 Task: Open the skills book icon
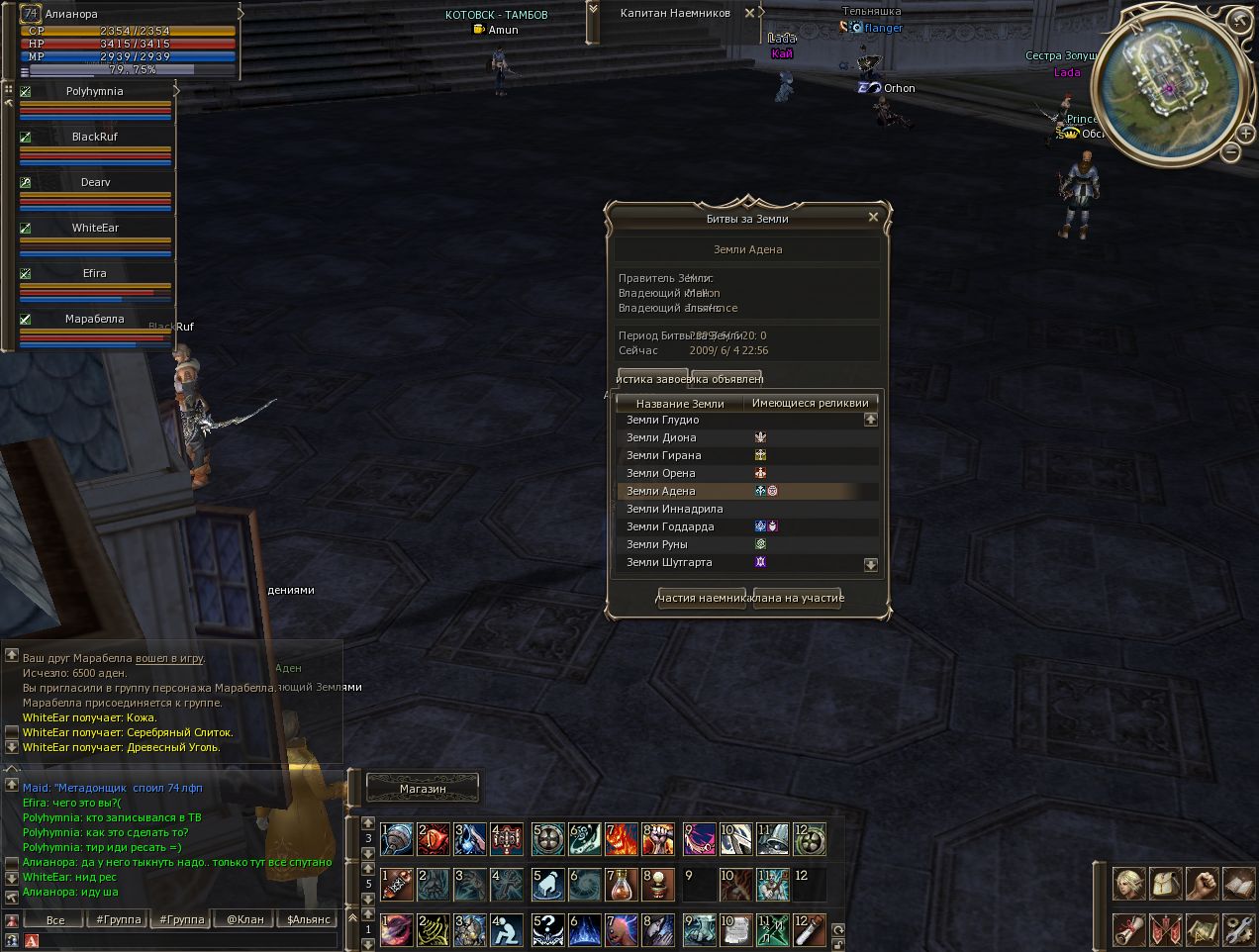(1238, 883)
